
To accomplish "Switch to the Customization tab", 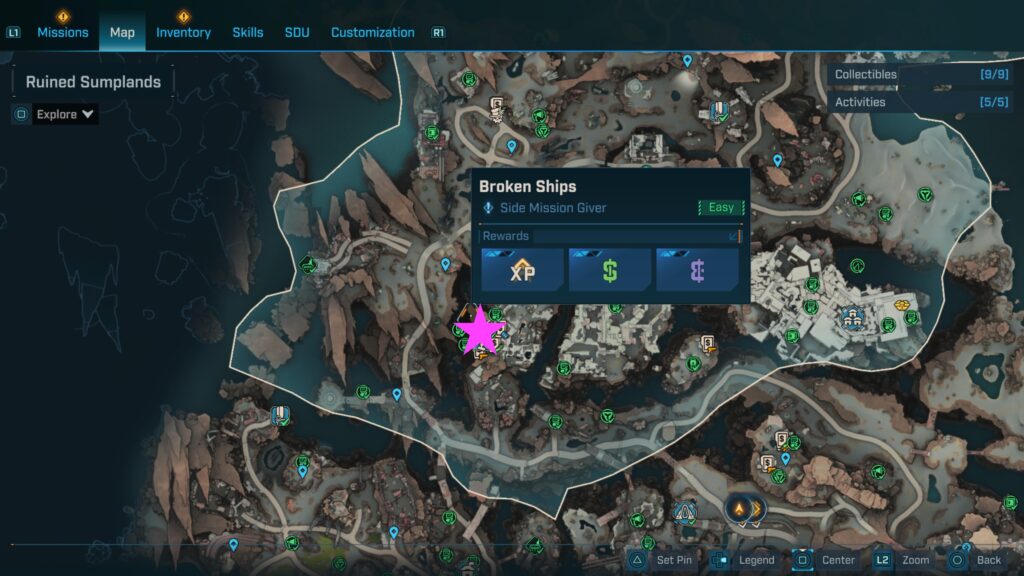I will 372,32.
